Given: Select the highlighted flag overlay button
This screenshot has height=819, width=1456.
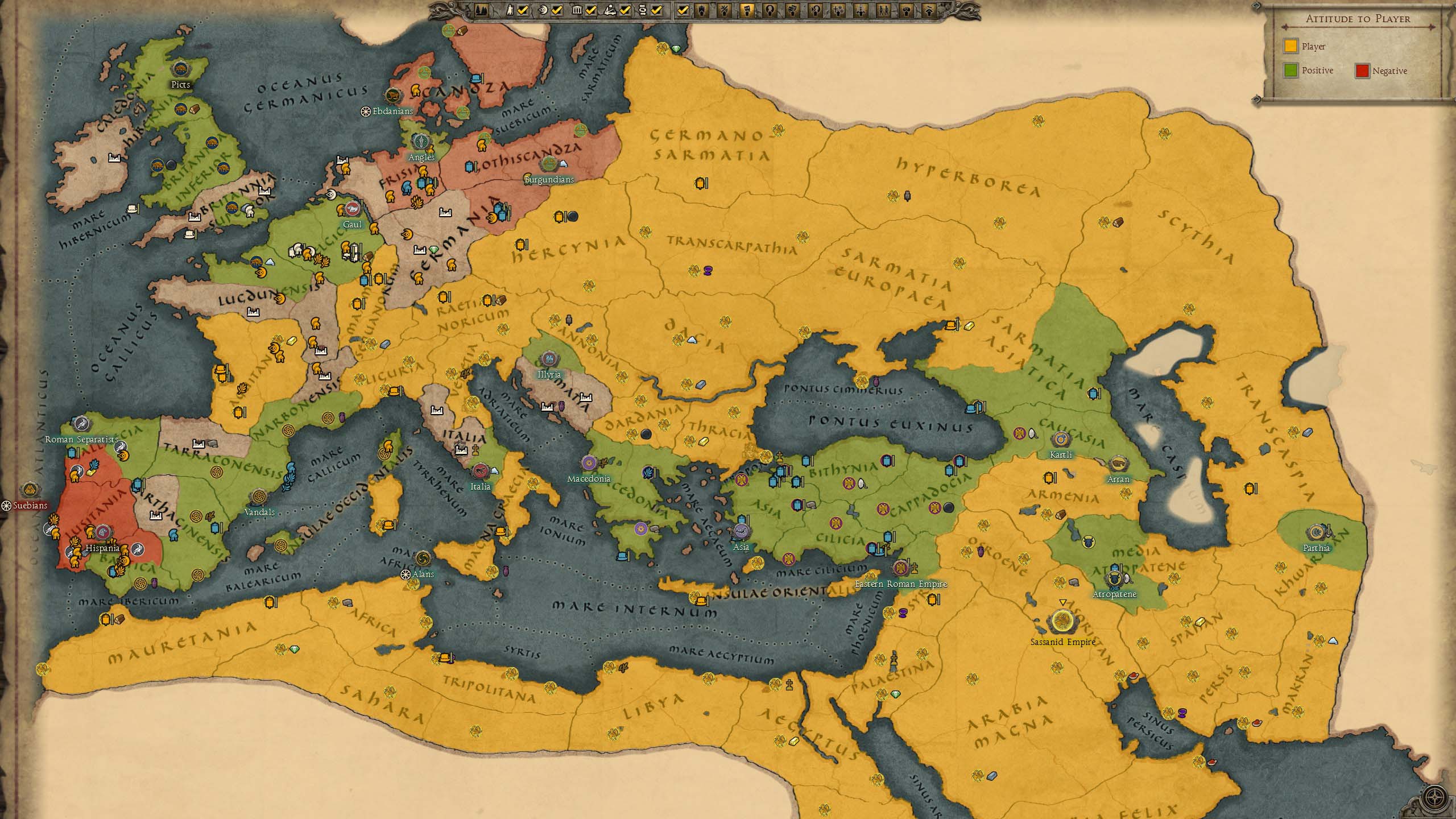Looking at the screenshot, I should (x=747, y=10).
